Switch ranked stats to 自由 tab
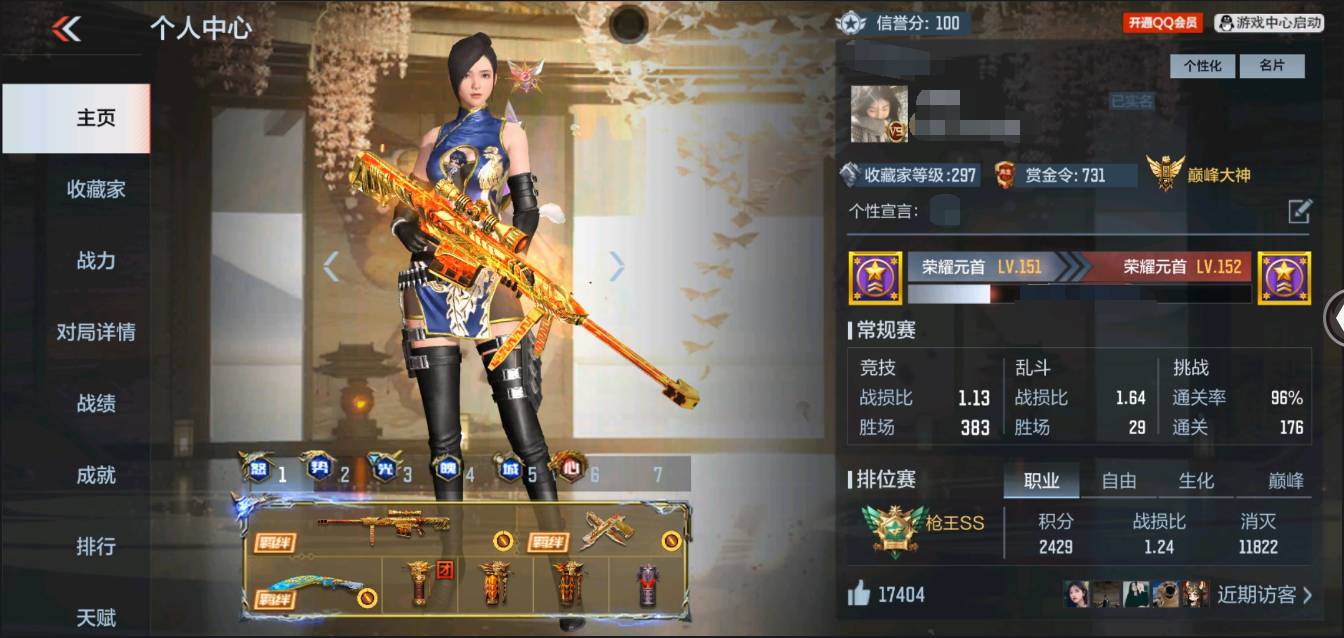 tap(1118, 481)
